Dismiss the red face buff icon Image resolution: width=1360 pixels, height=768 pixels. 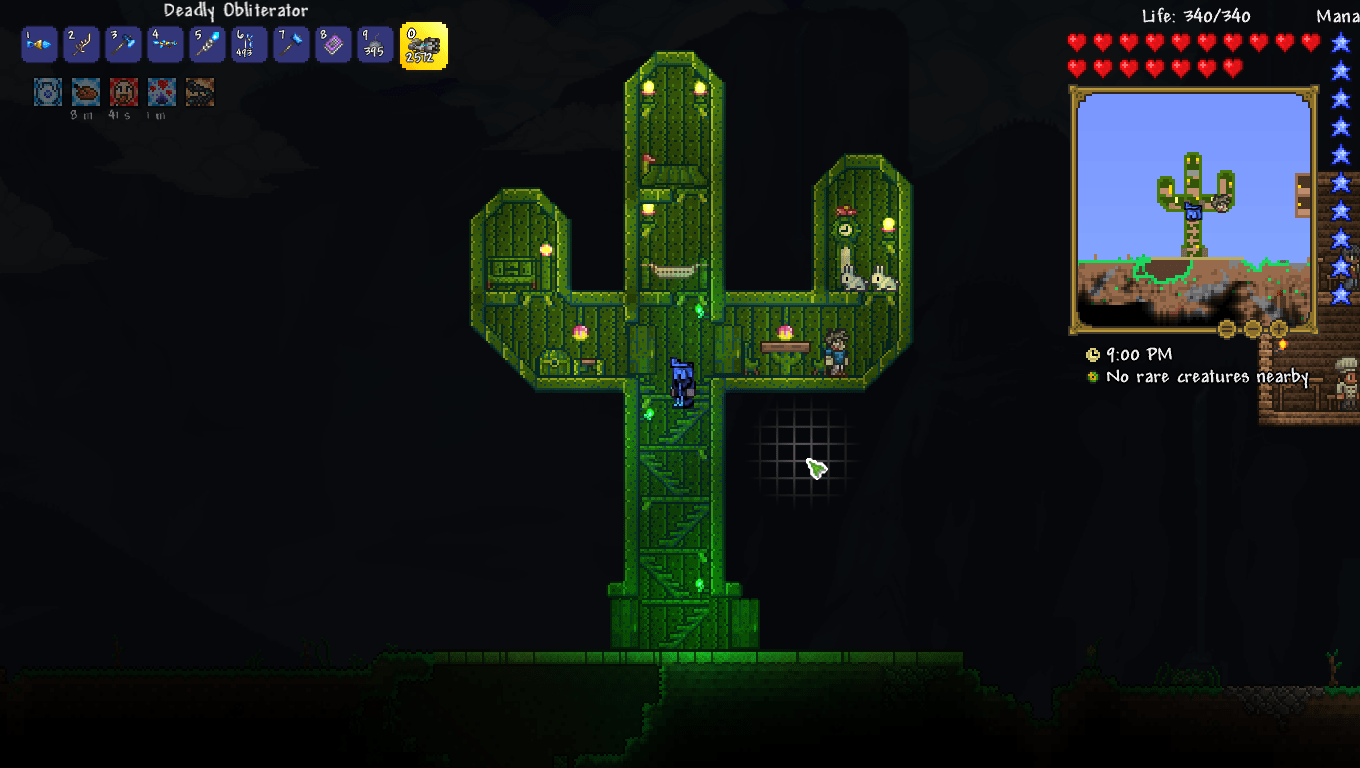(123, 95)
